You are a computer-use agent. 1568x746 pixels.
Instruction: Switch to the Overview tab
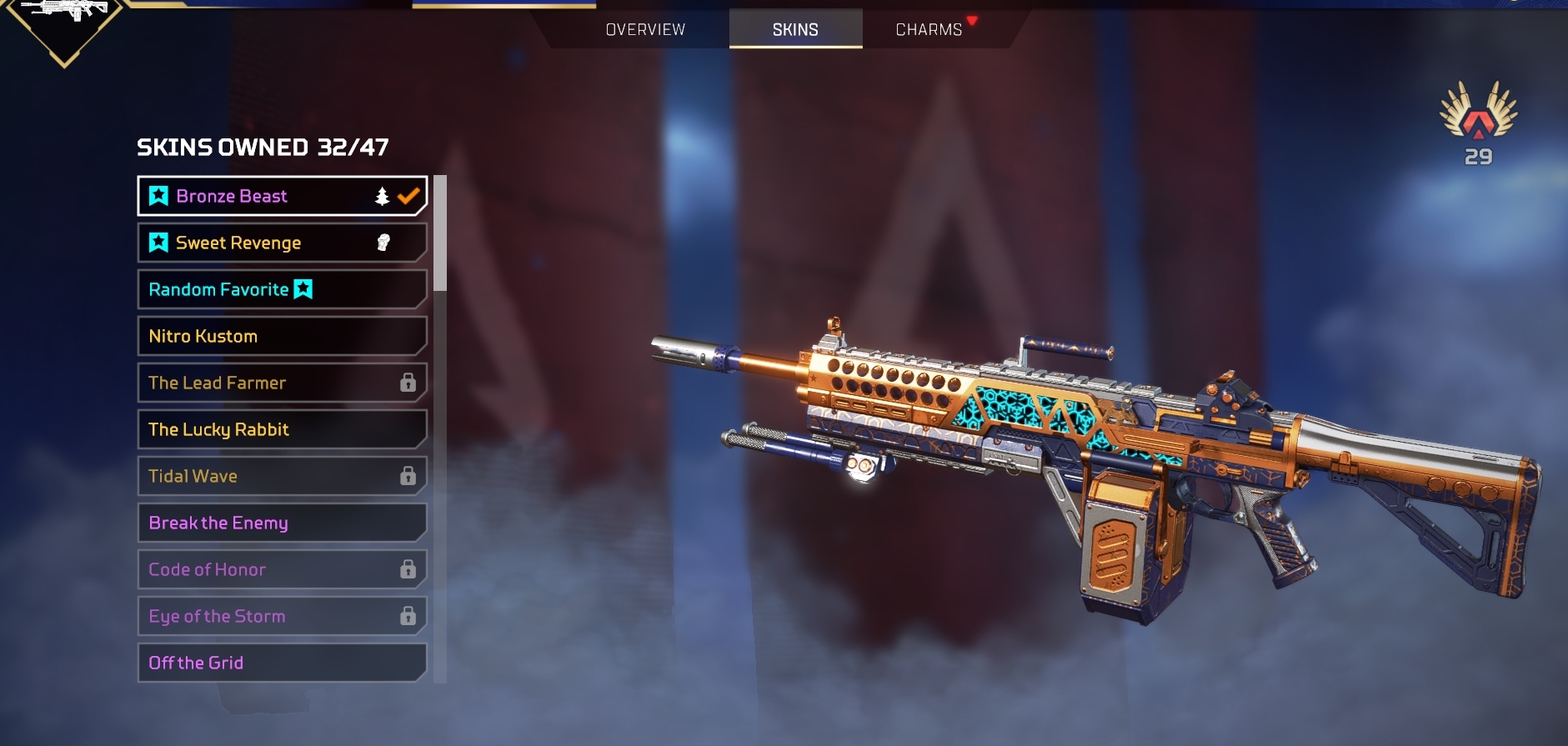645,30
